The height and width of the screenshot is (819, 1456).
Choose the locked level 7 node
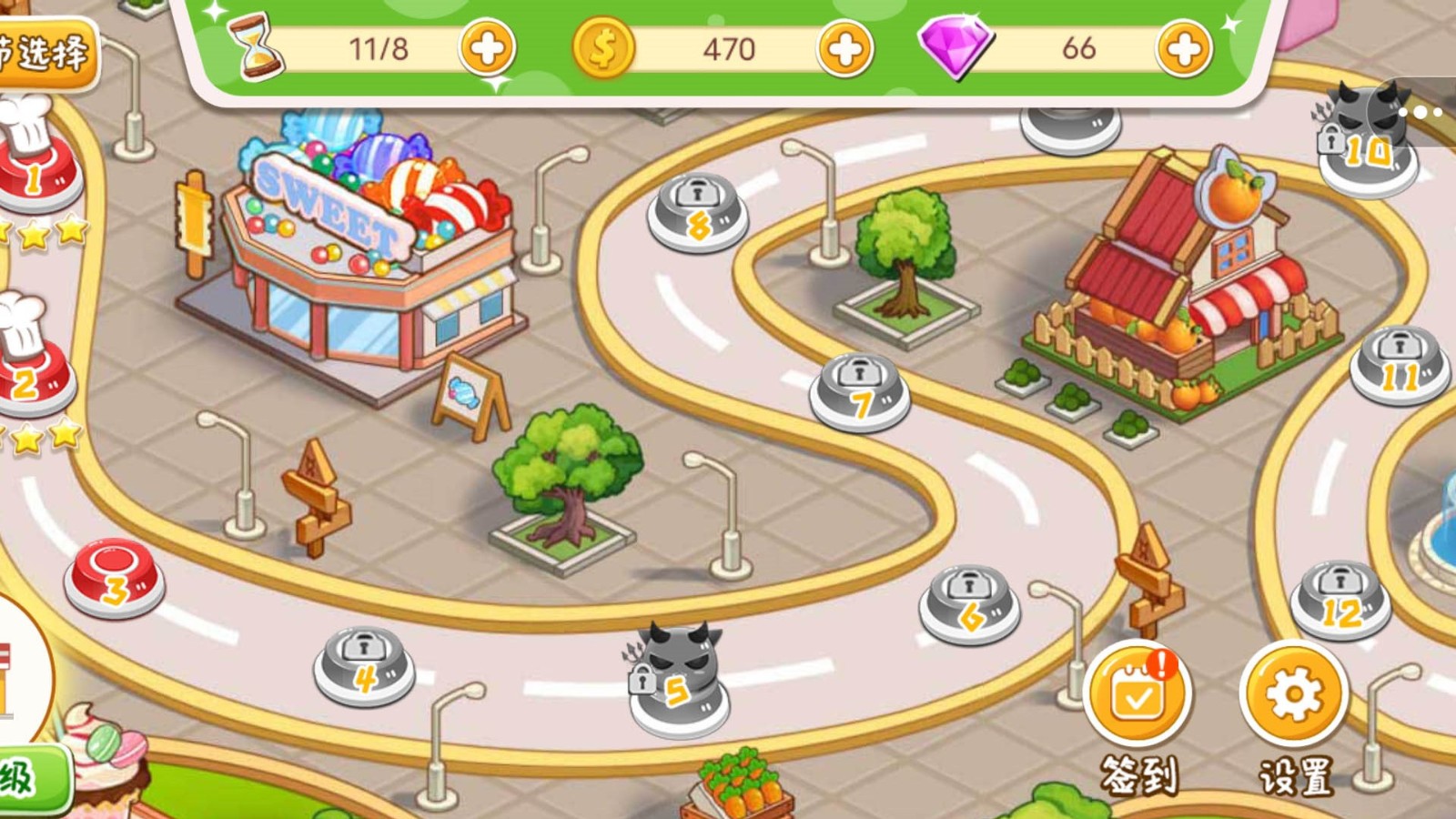tap(859, 391)
